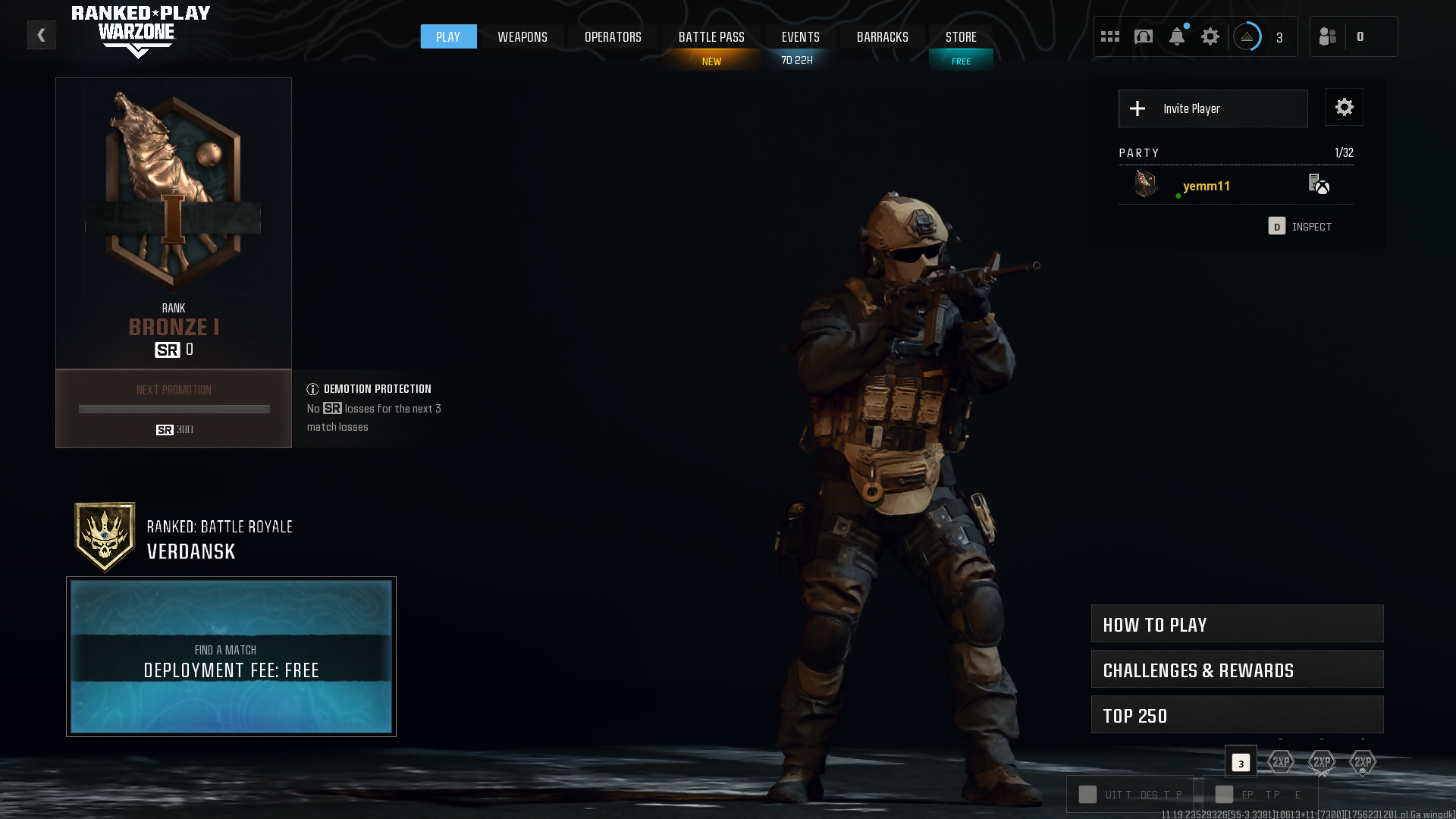Go back with the top-left arrow
Image resolution: width=1456 pixels, height=819 pixels.
click(42, 35)
